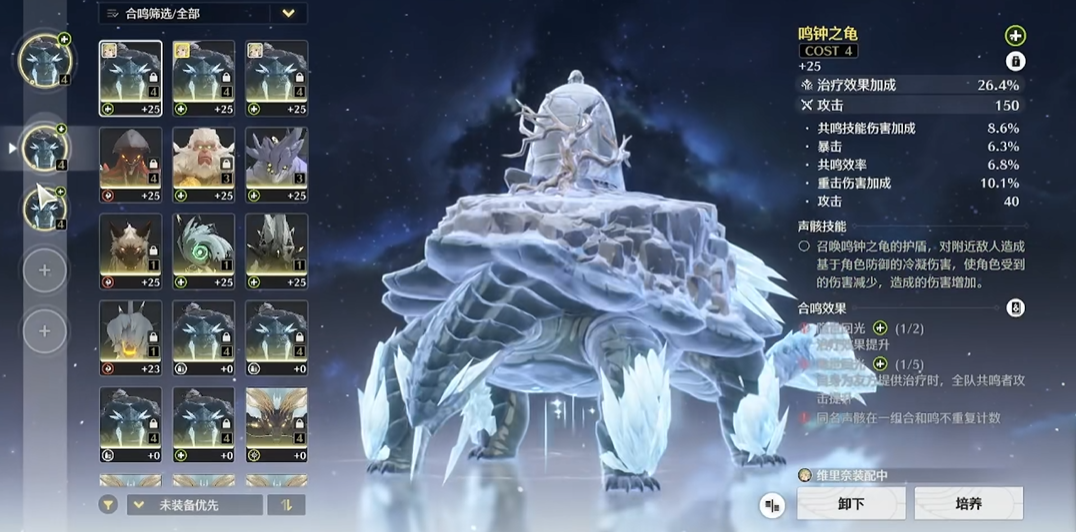This screenshot has width=1076, height=532.
Task: Click the compare panel icon beside 卸下
Action: tap(771, 505)
